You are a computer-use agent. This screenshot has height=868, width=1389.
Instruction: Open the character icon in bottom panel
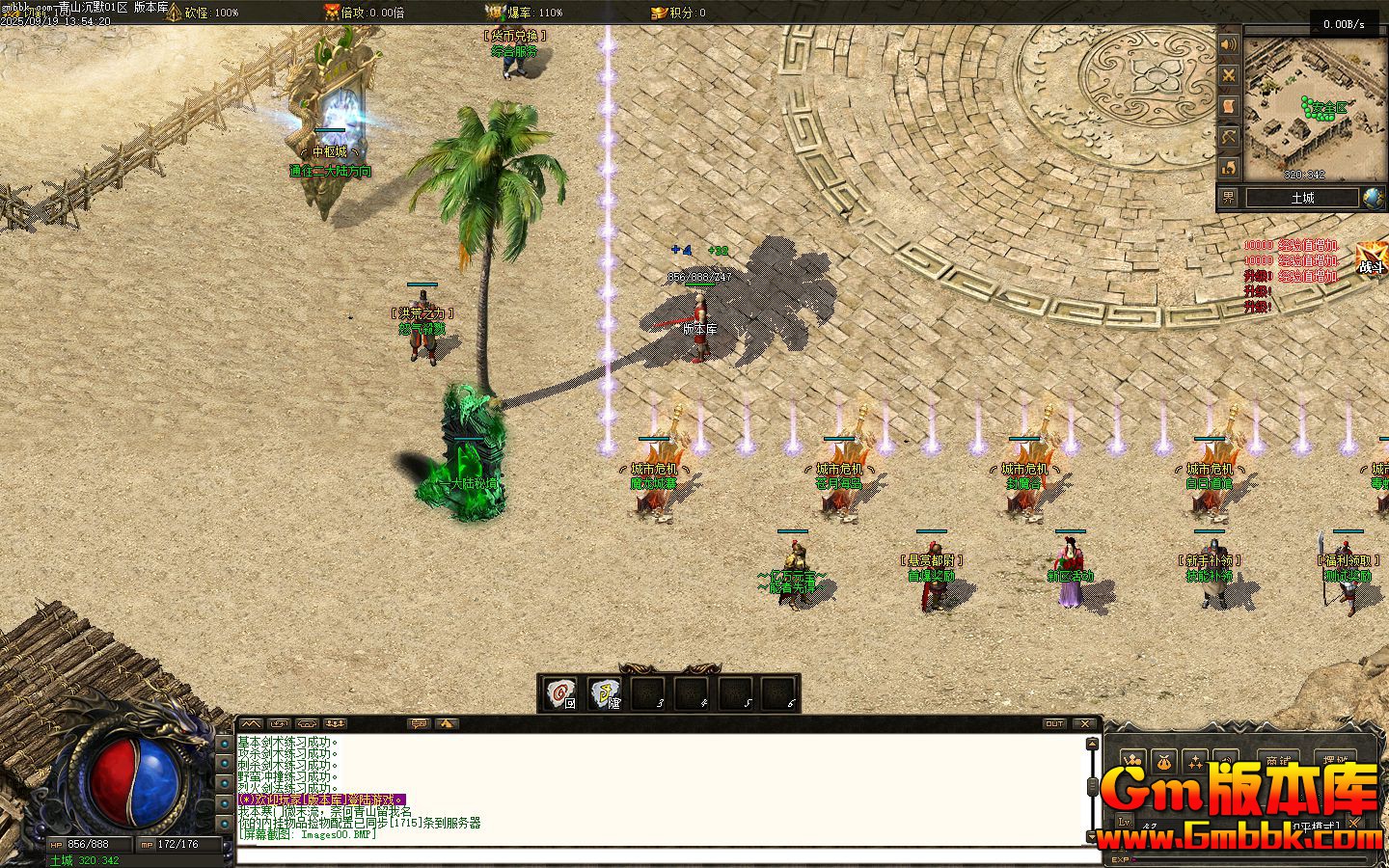(1132, 762)
